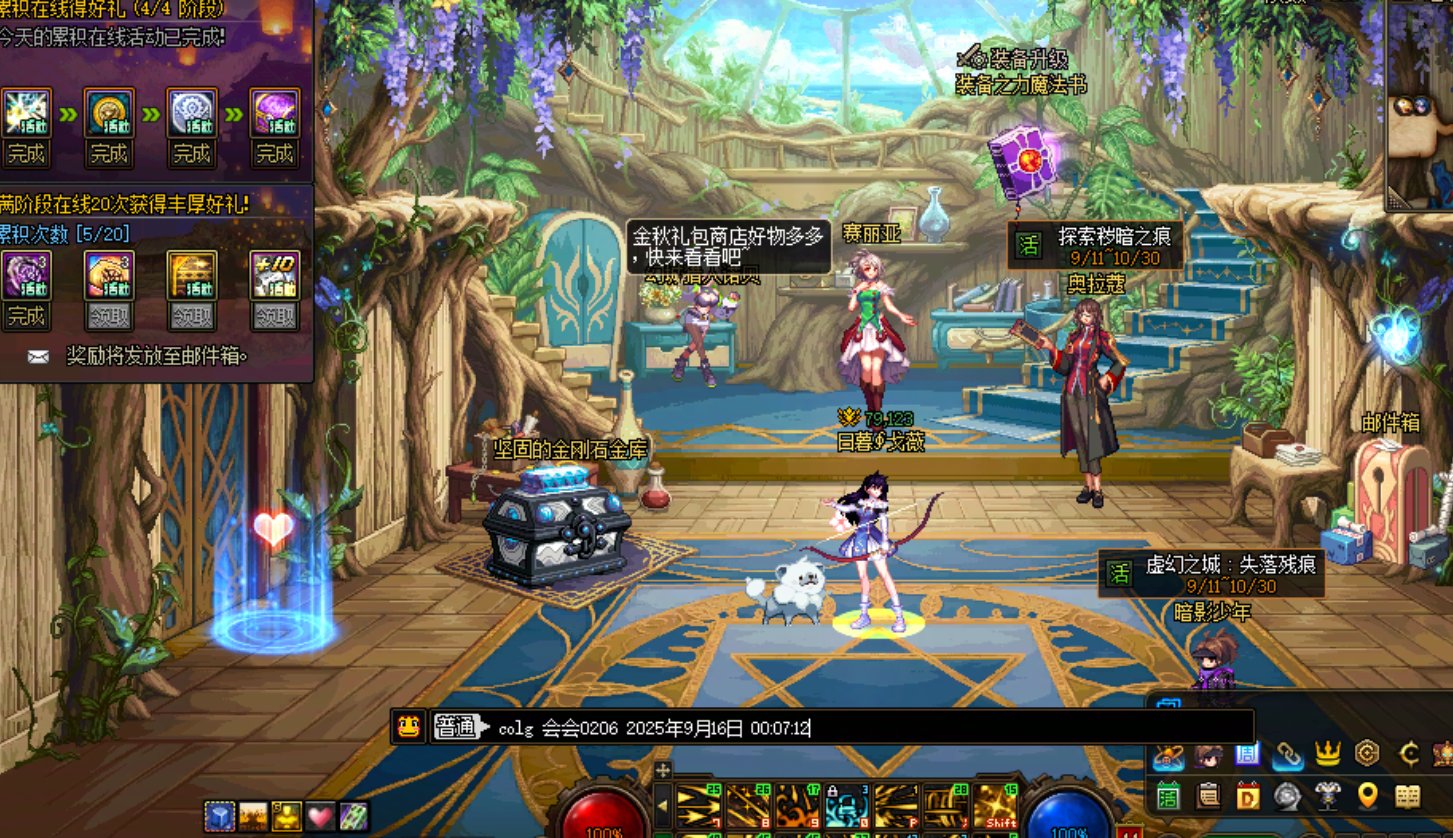Click the purple rose reward icon
Image resolution: width=1453 pixels, height=838 pixels.
point(25,275)
